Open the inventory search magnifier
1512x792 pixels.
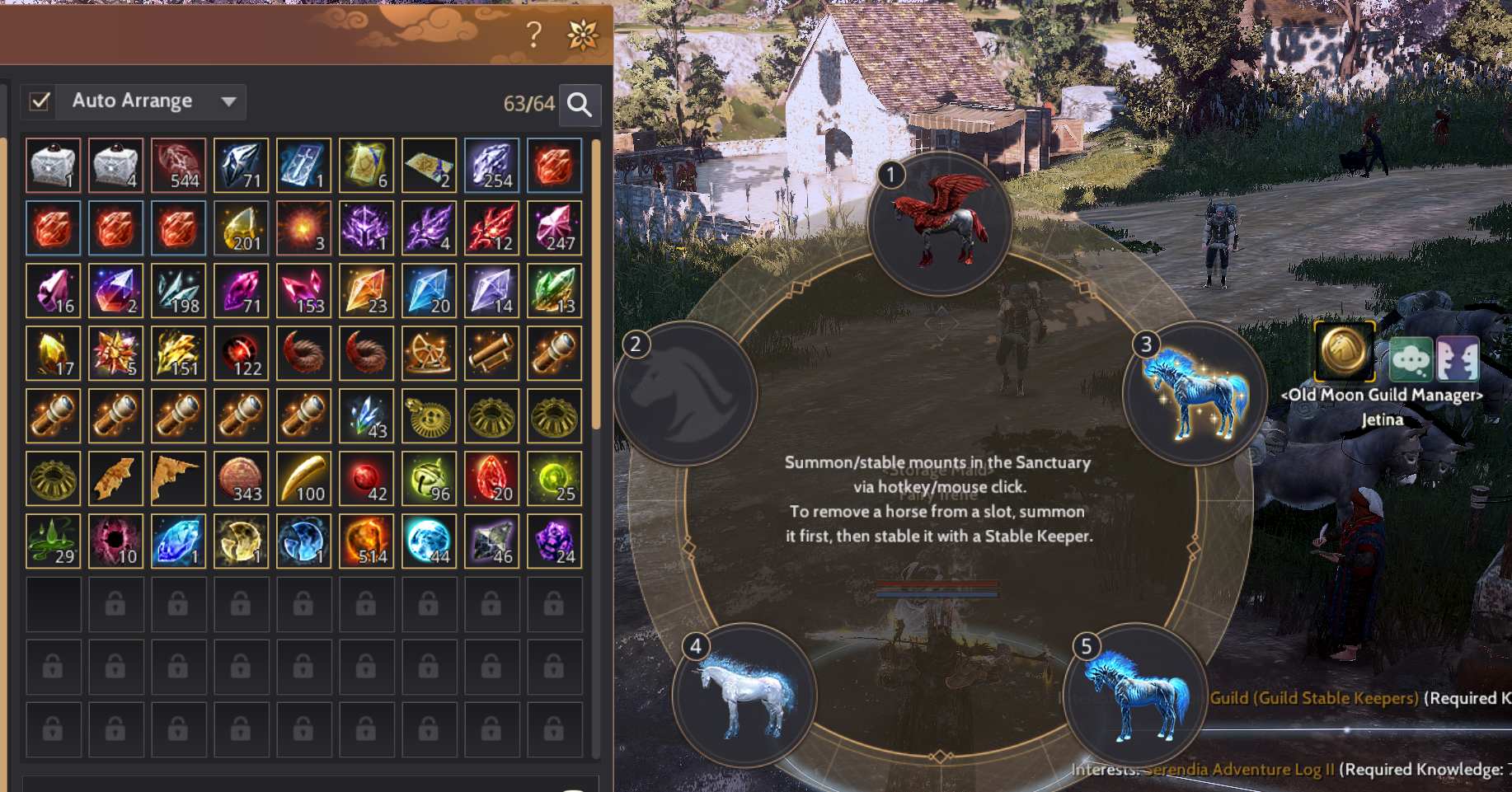[580, 105]
